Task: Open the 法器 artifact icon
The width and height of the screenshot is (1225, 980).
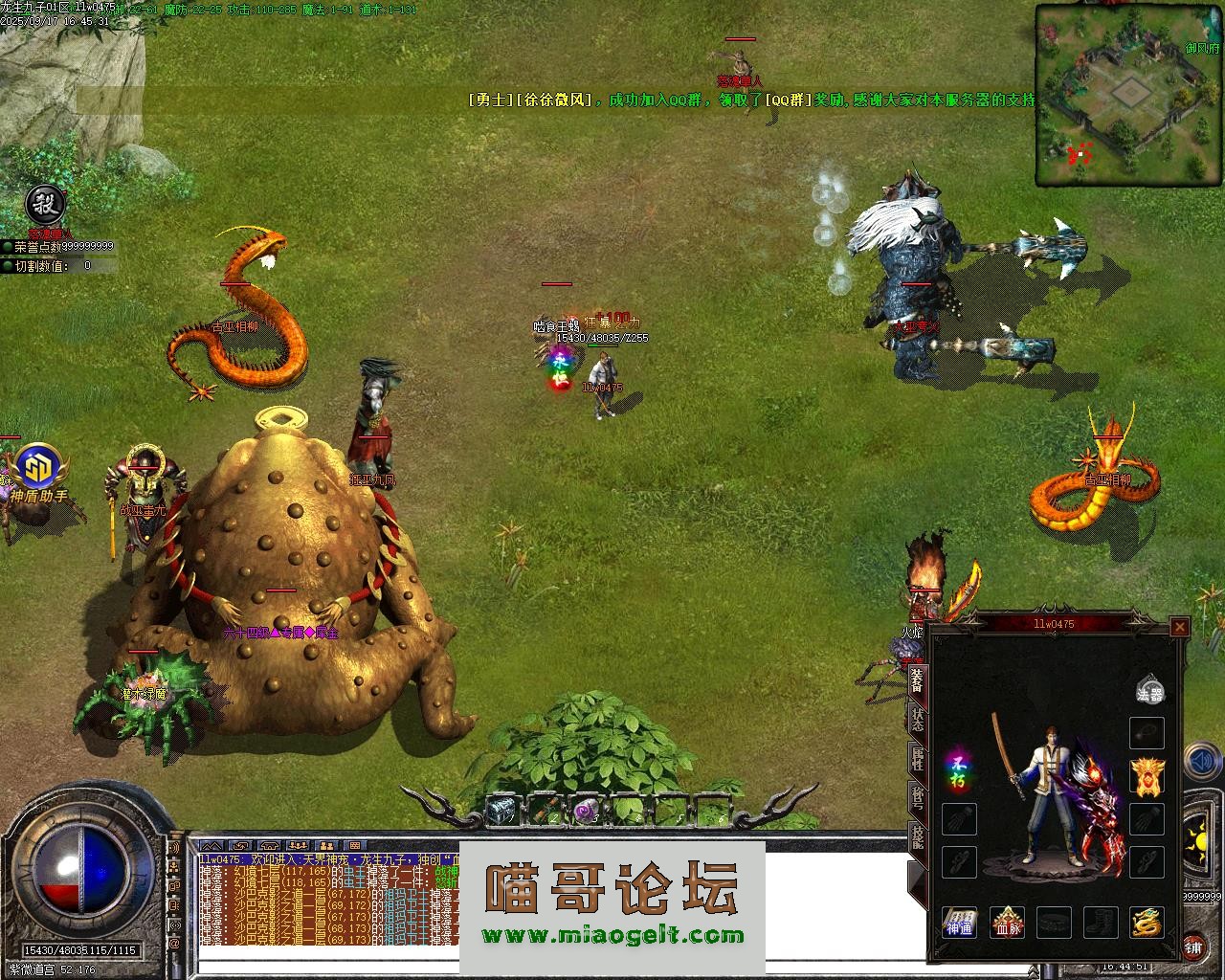Action: pos(1148,691)
